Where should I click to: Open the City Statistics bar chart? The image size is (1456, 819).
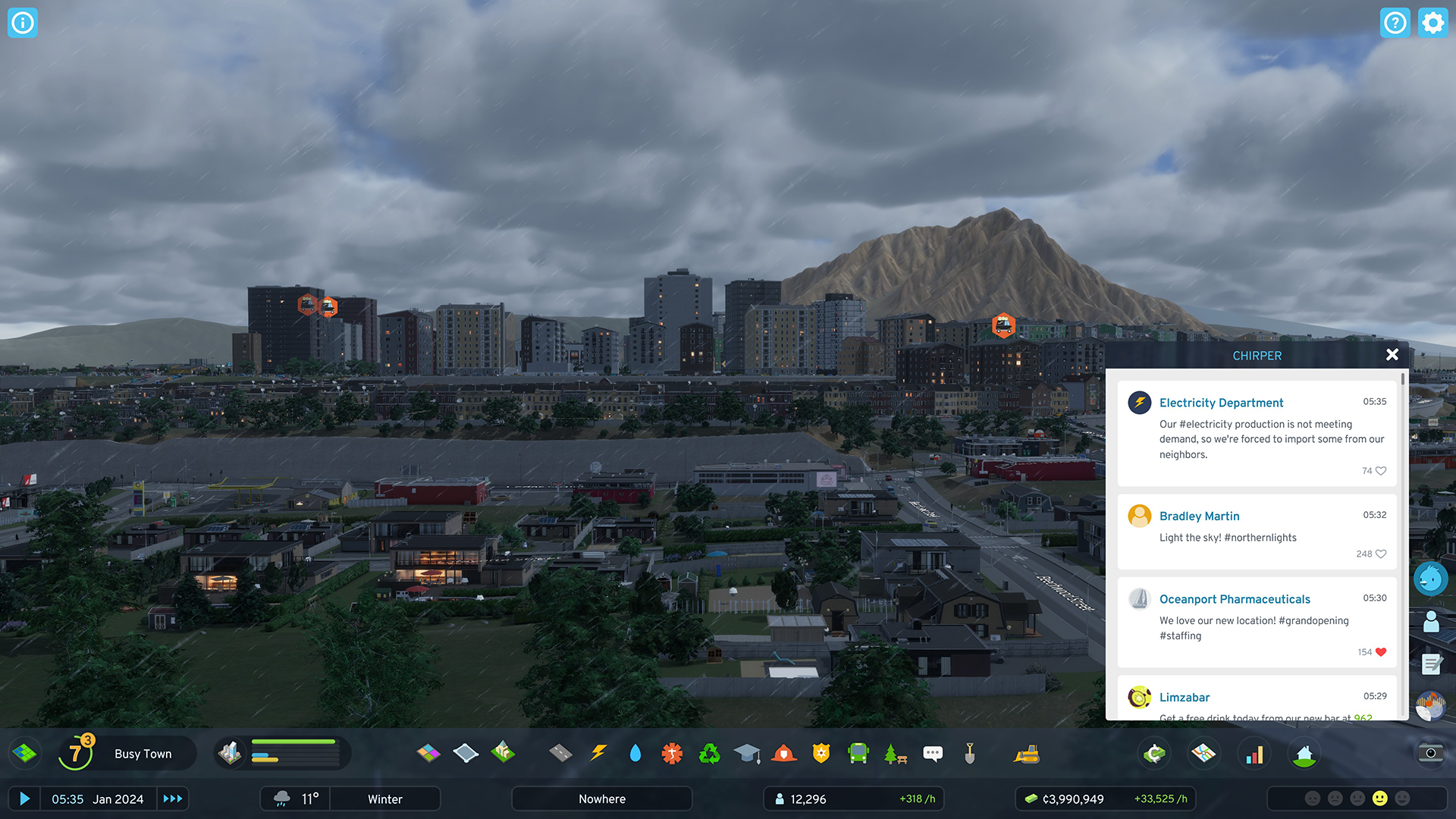pyautogui.click(x=1255, y=752)
